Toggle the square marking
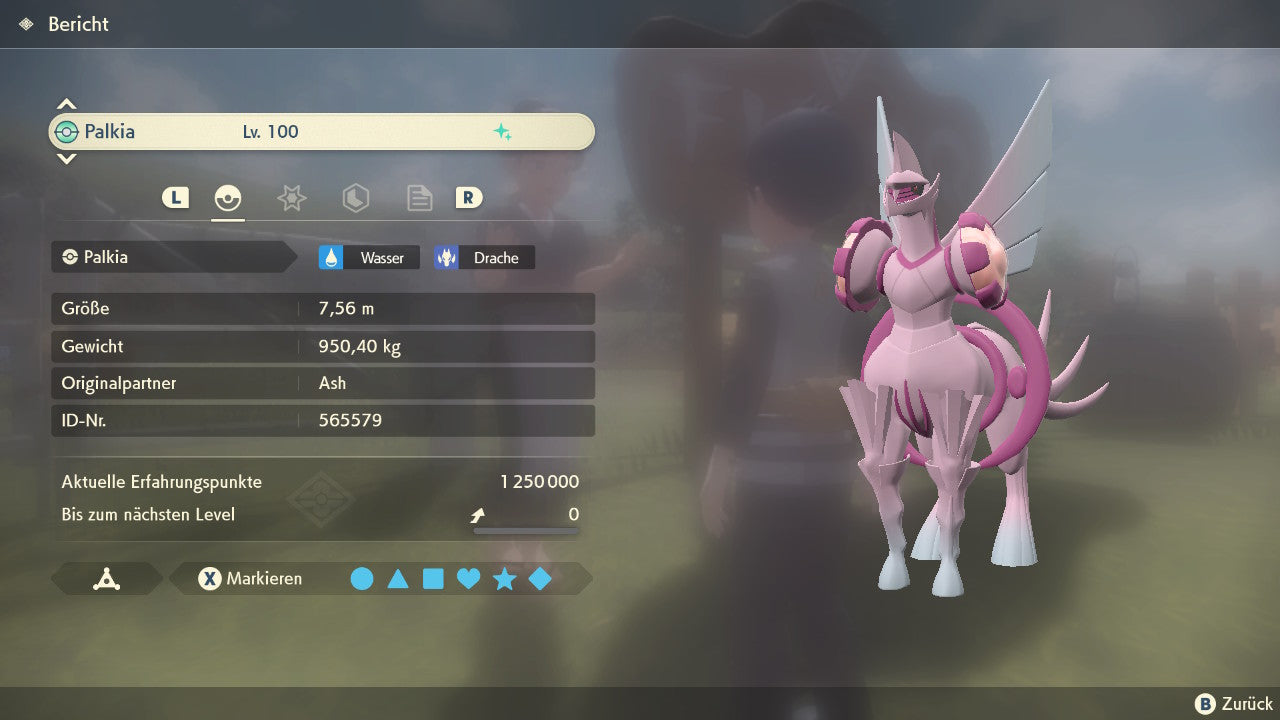 click(x=433, y=579)
